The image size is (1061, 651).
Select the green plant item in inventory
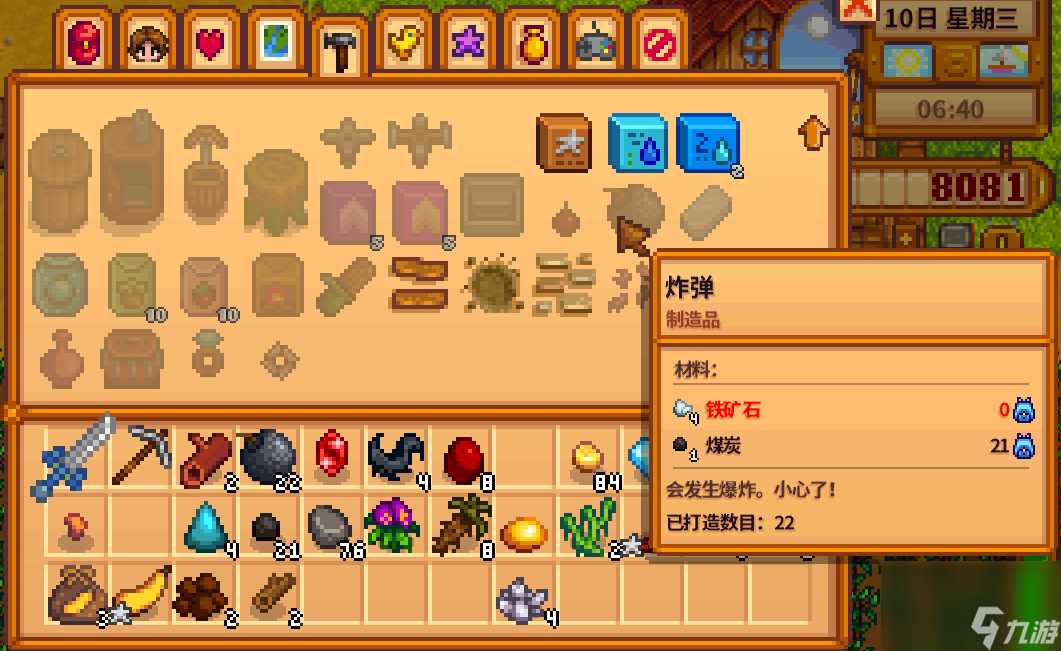(587, 526)
